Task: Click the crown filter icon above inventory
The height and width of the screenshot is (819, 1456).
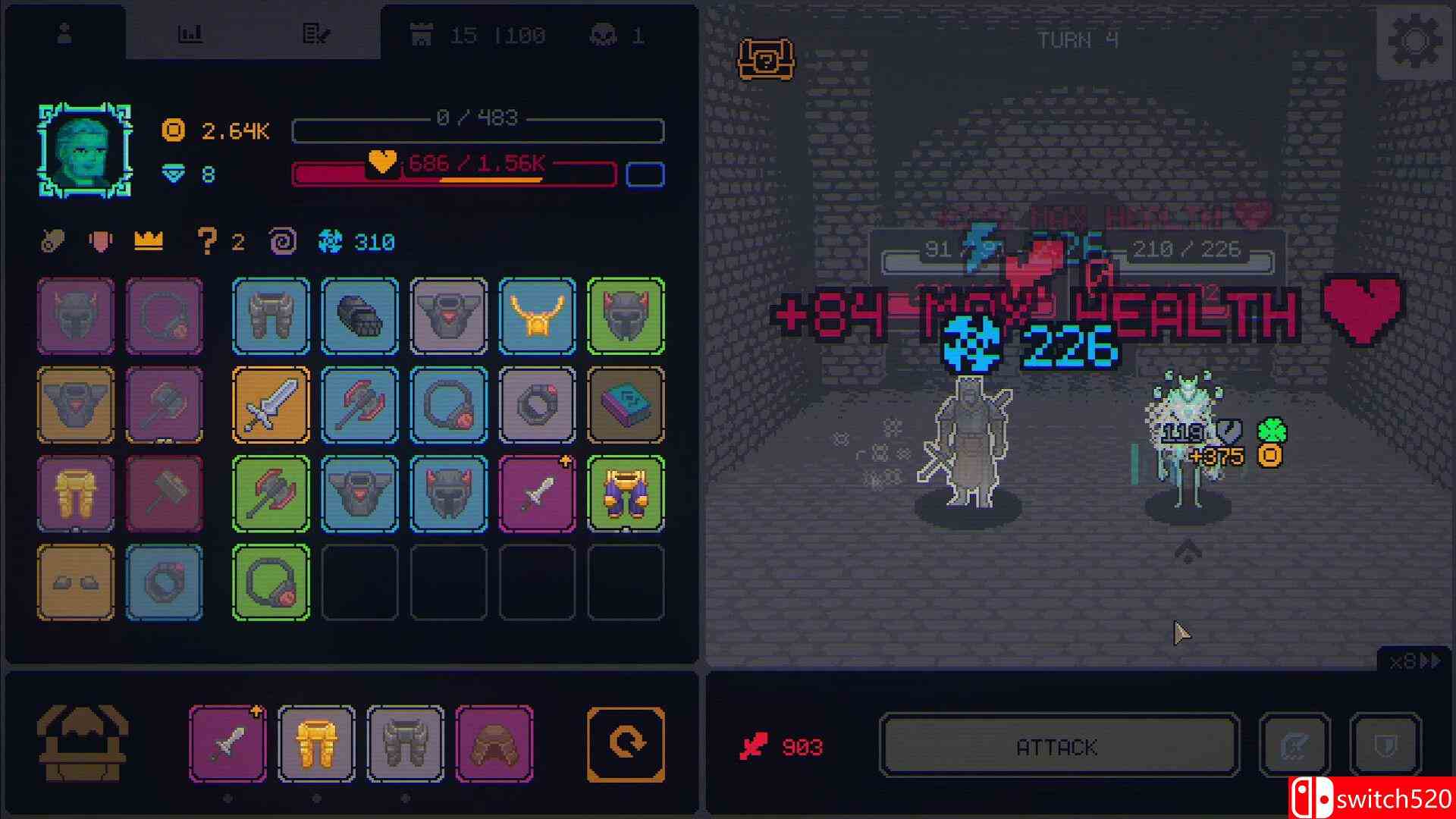Action: [x=148, y=241]
